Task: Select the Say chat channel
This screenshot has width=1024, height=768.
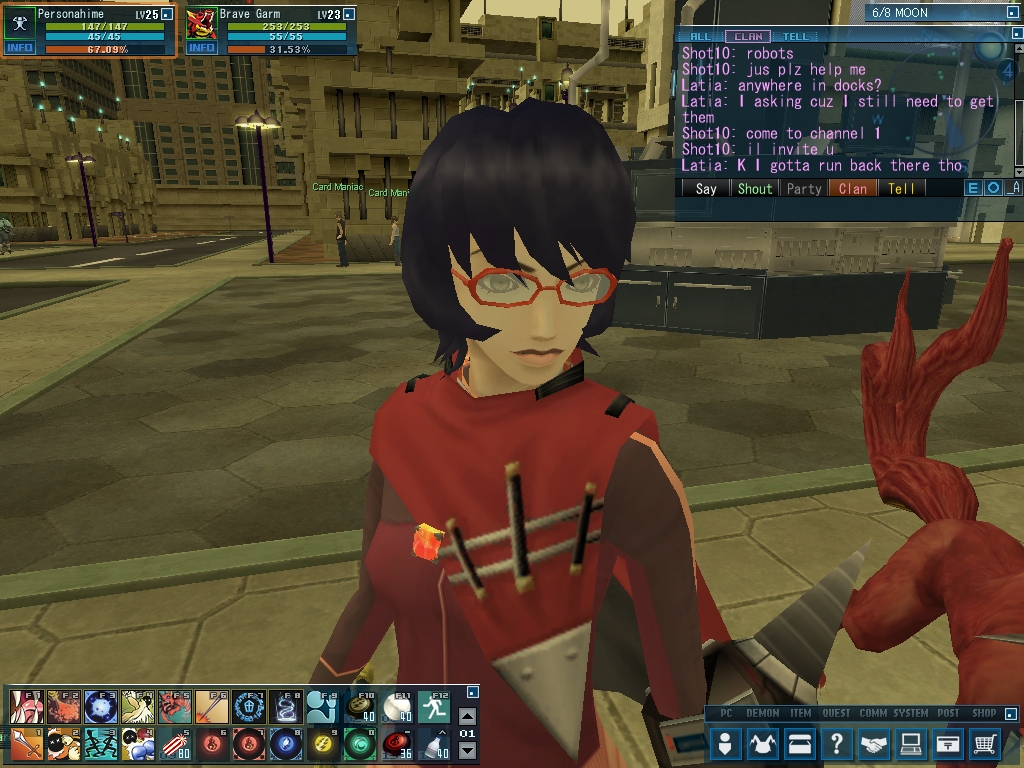Action: click(706, 188)
